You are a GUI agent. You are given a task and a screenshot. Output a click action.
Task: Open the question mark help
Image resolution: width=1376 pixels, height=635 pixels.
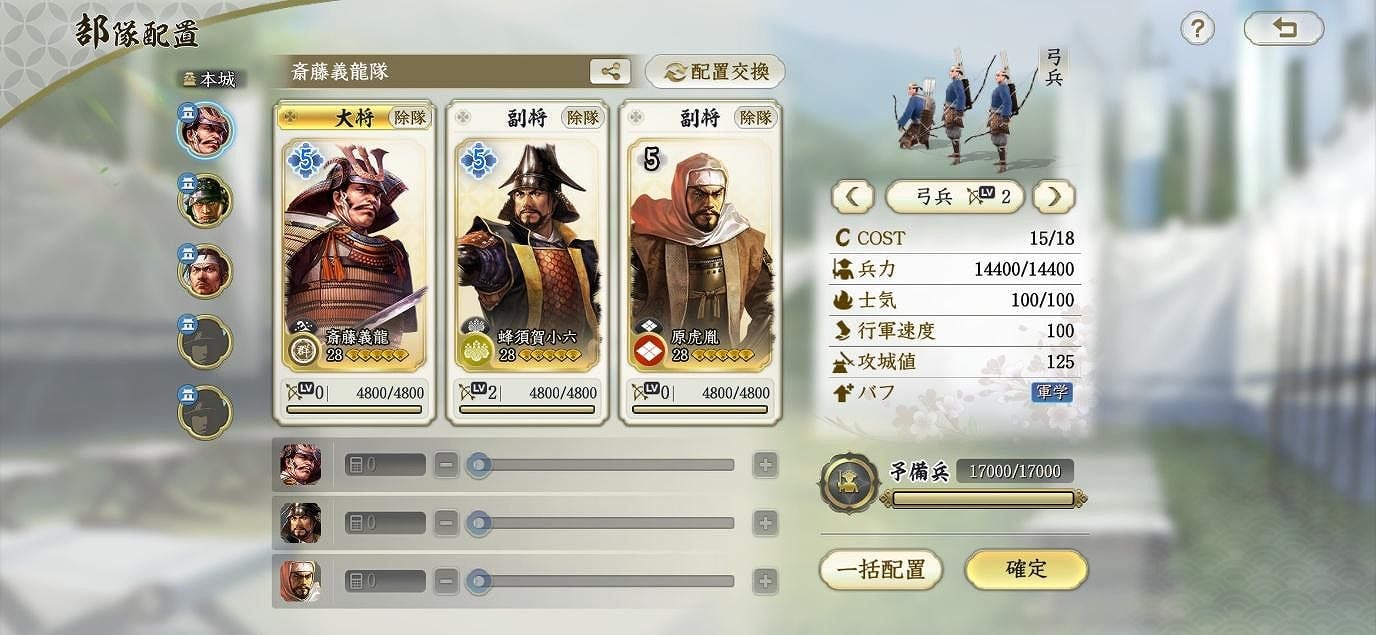point(1197,29)
